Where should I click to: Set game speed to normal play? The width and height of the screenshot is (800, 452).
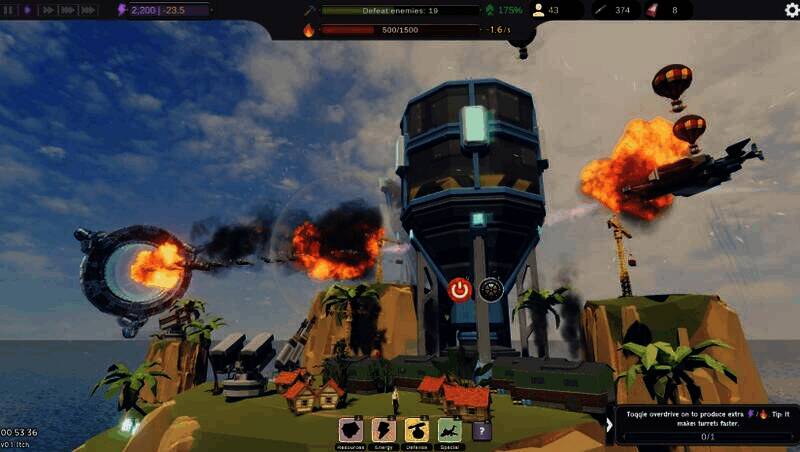(27, 10)
